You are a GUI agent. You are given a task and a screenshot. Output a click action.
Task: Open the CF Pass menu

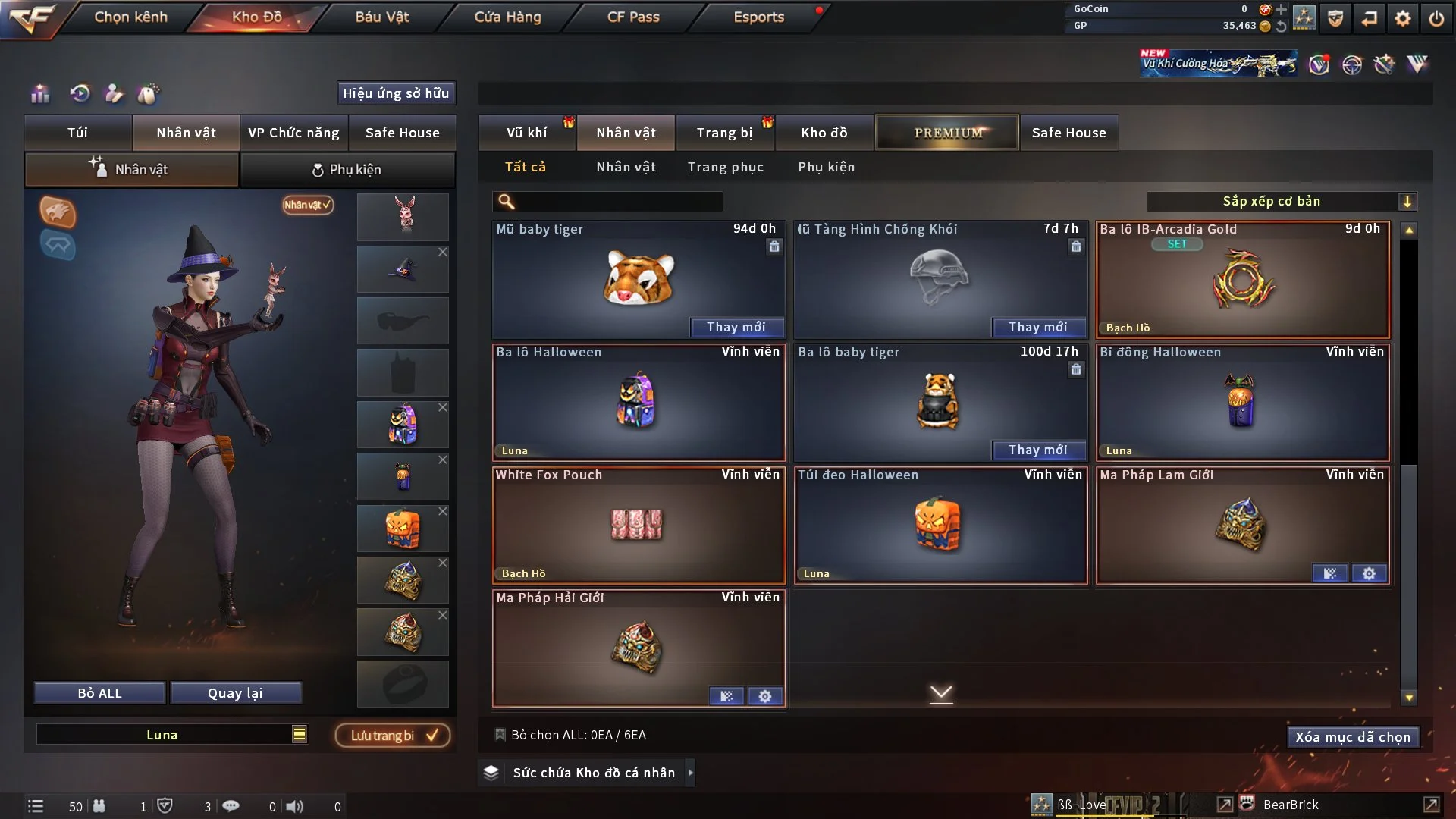tap(633, 17)
